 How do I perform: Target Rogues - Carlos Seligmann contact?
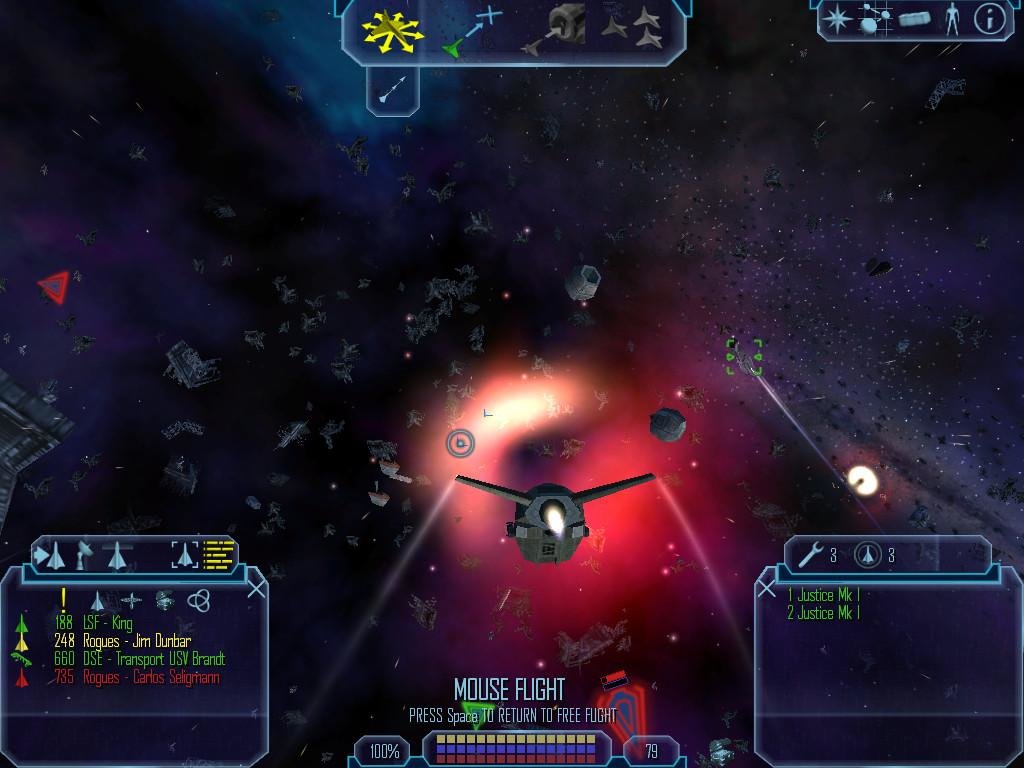(x=151, y=678)
